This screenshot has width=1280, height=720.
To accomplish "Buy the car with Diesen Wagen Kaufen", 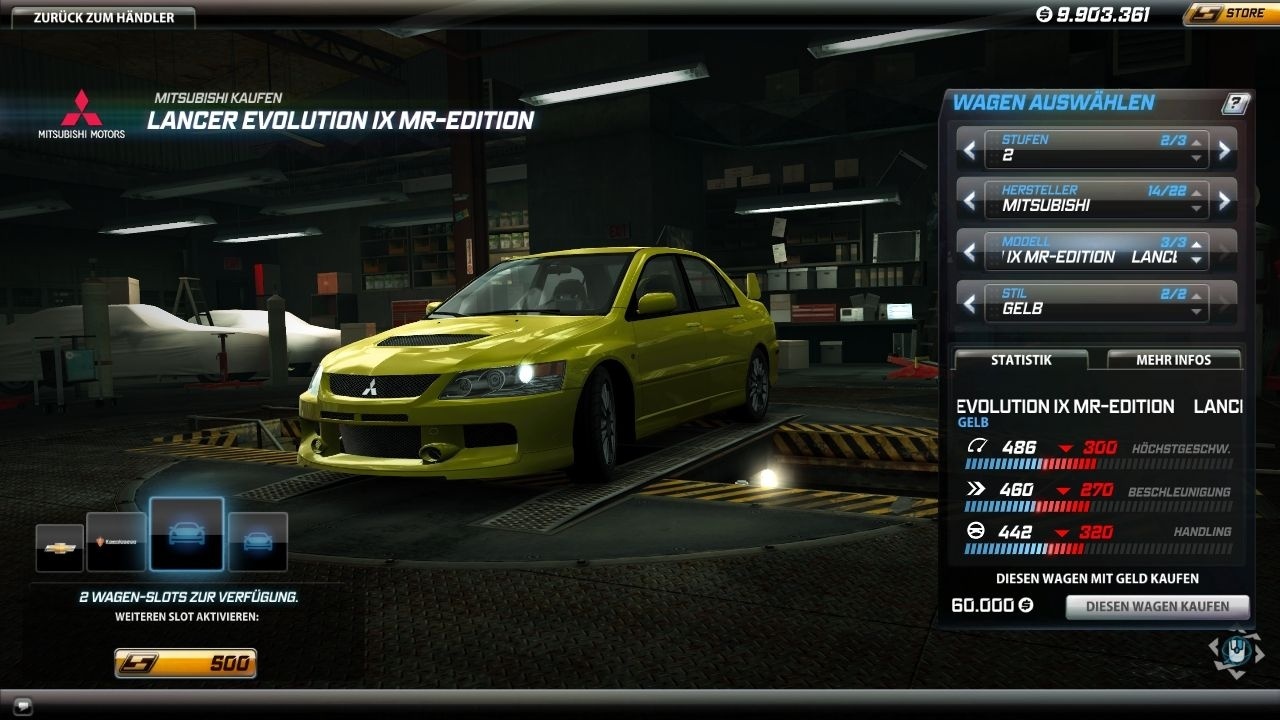I will [1157, 607].
